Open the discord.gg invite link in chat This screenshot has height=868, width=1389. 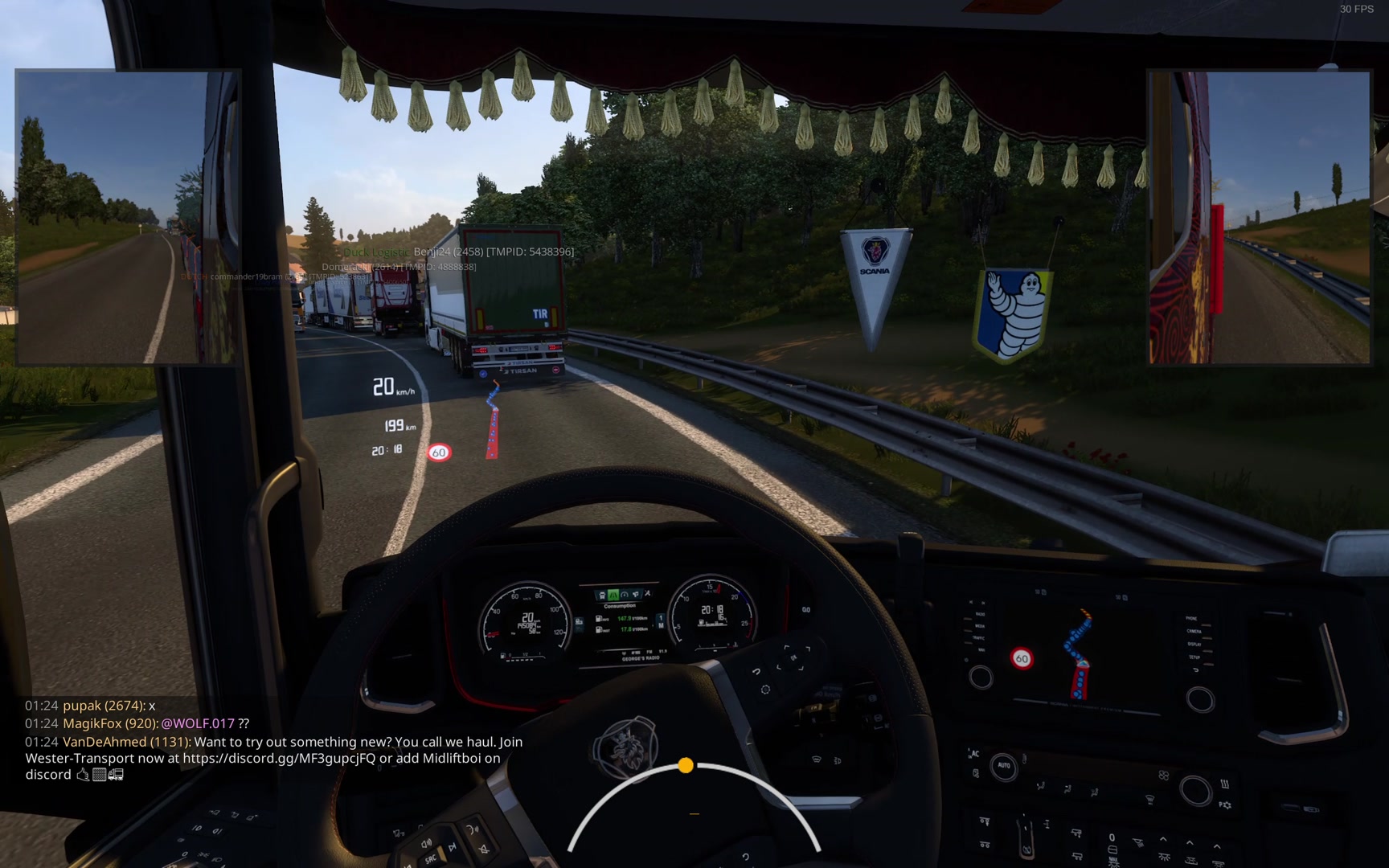pos(279,758)
